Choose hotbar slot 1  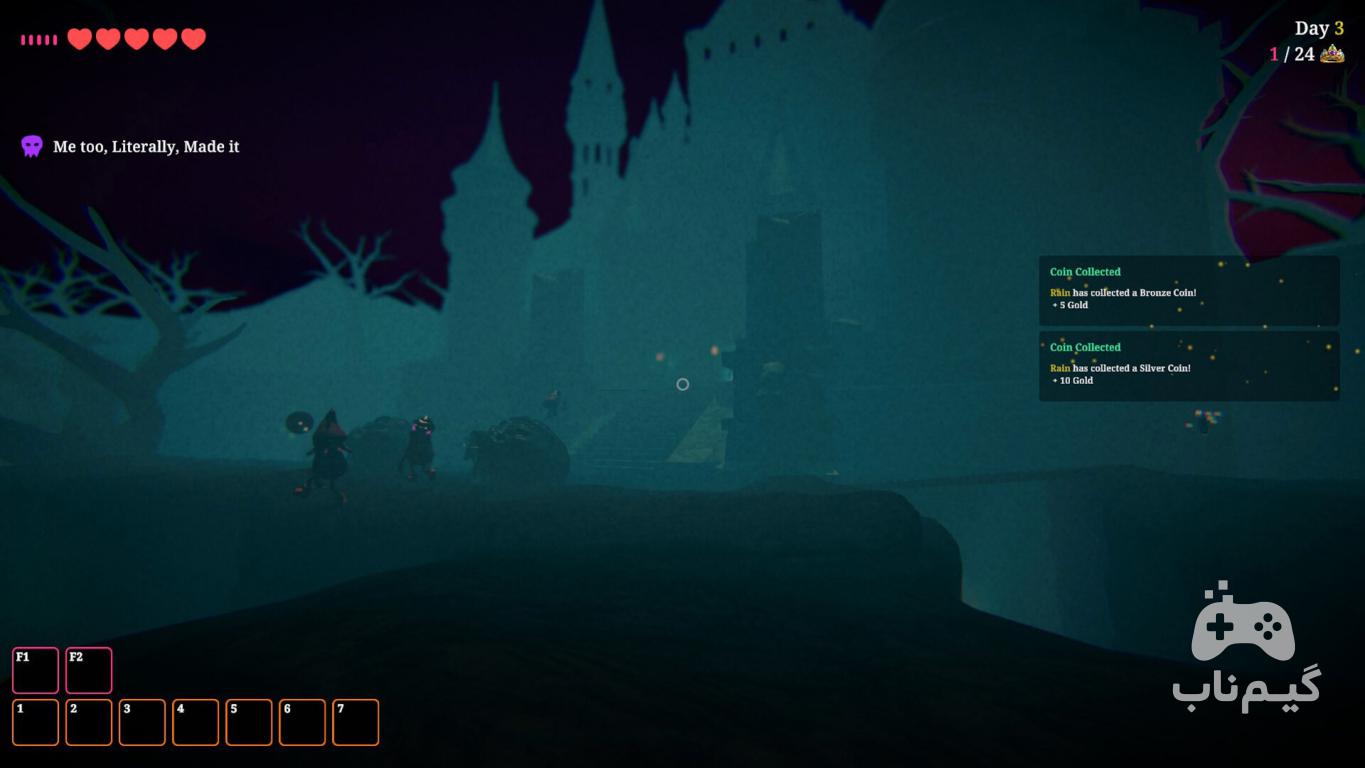click(35, 722)
